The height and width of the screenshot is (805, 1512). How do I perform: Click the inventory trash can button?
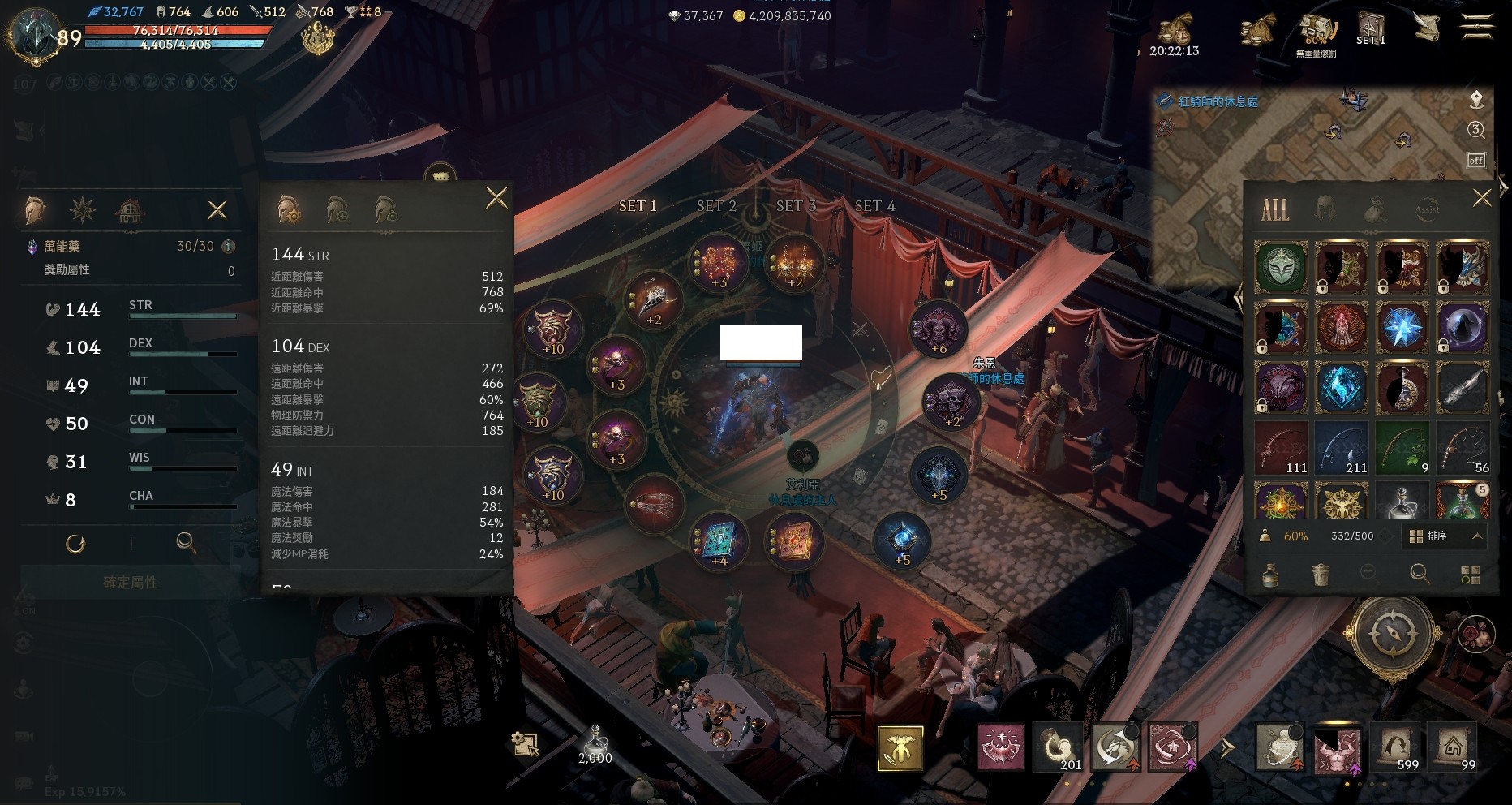[x=1321, y=575]
